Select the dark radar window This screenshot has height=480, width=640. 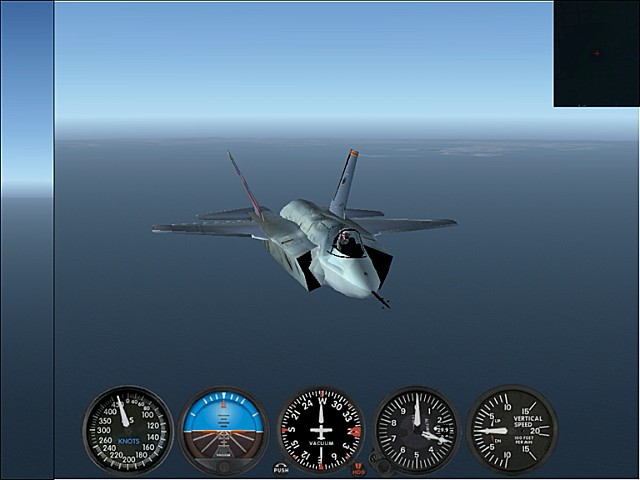click(x=596, y=54)
